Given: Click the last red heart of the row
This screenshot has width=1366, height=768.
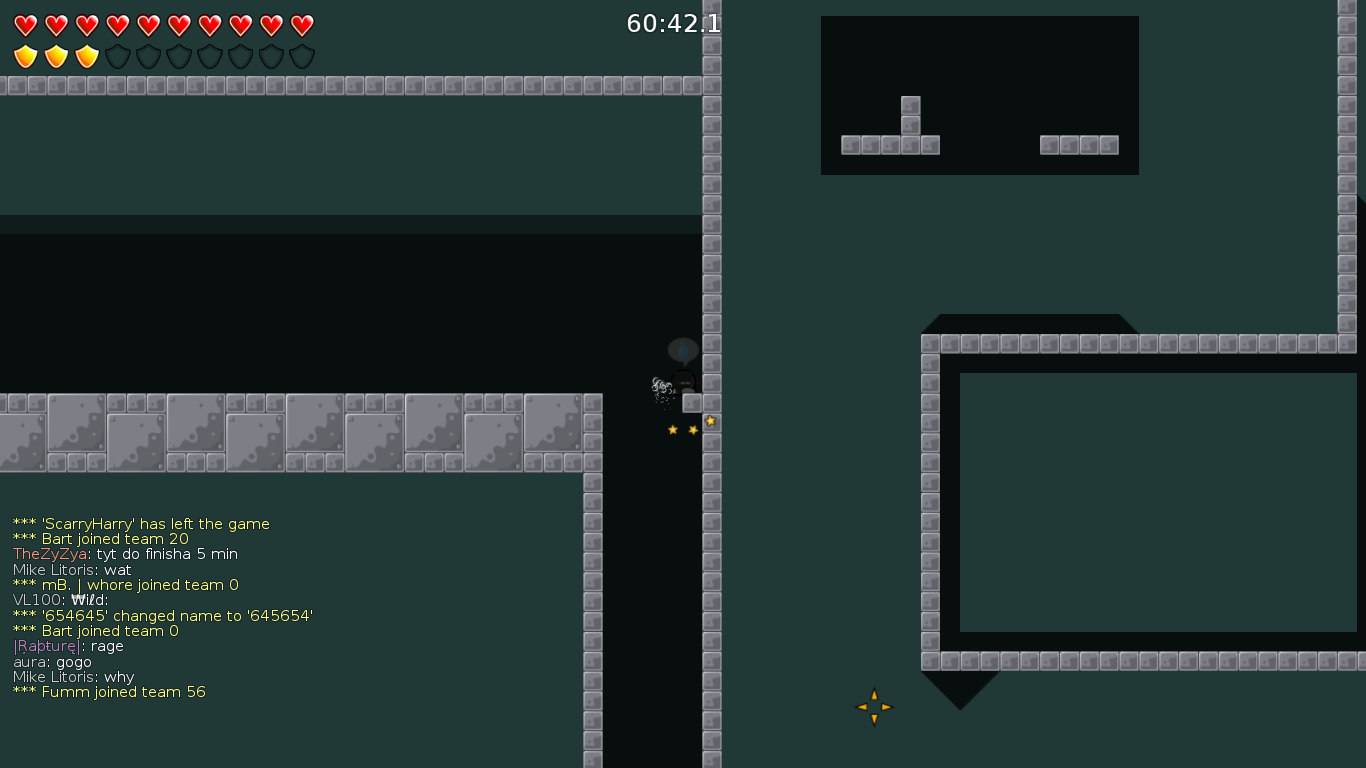Looking at the screenshot, I should pos(301,25).
